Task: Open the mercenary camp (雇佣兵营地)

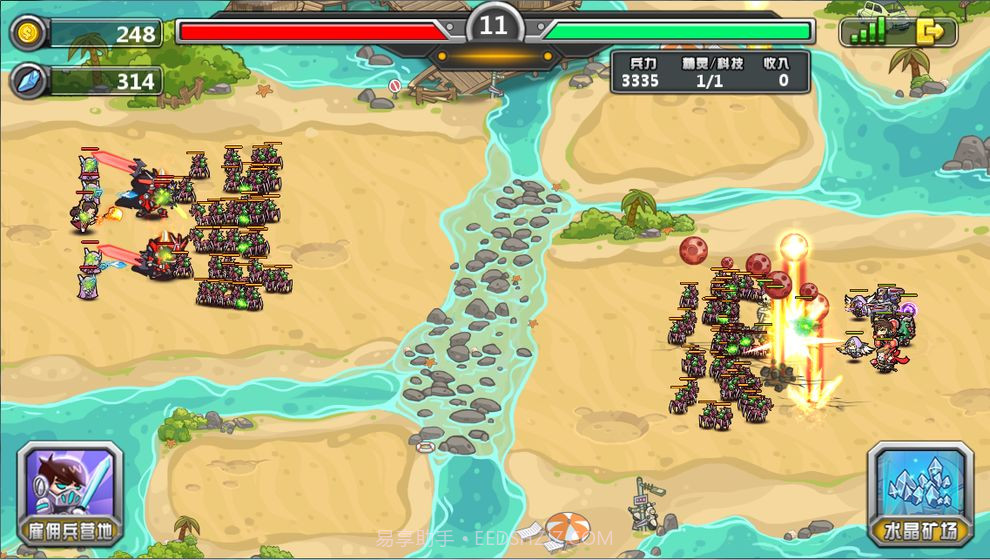Action: [x=70, y=494]
